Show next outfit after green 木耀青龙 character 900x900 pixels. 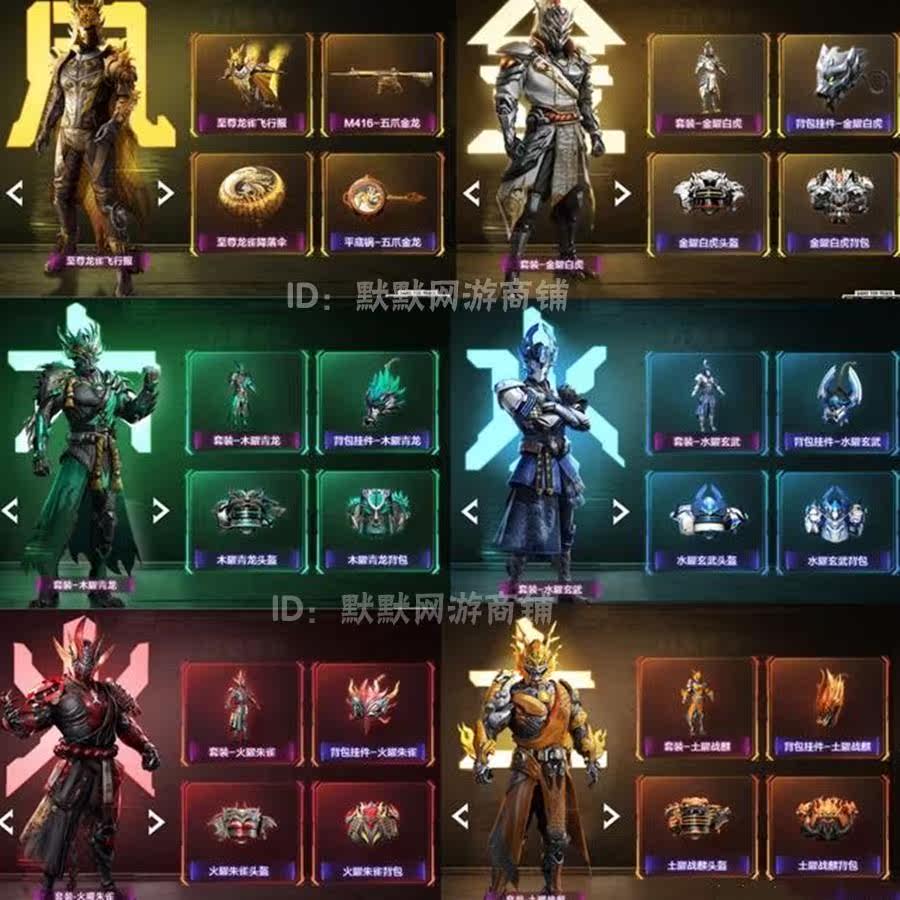[x=160, y=510]
